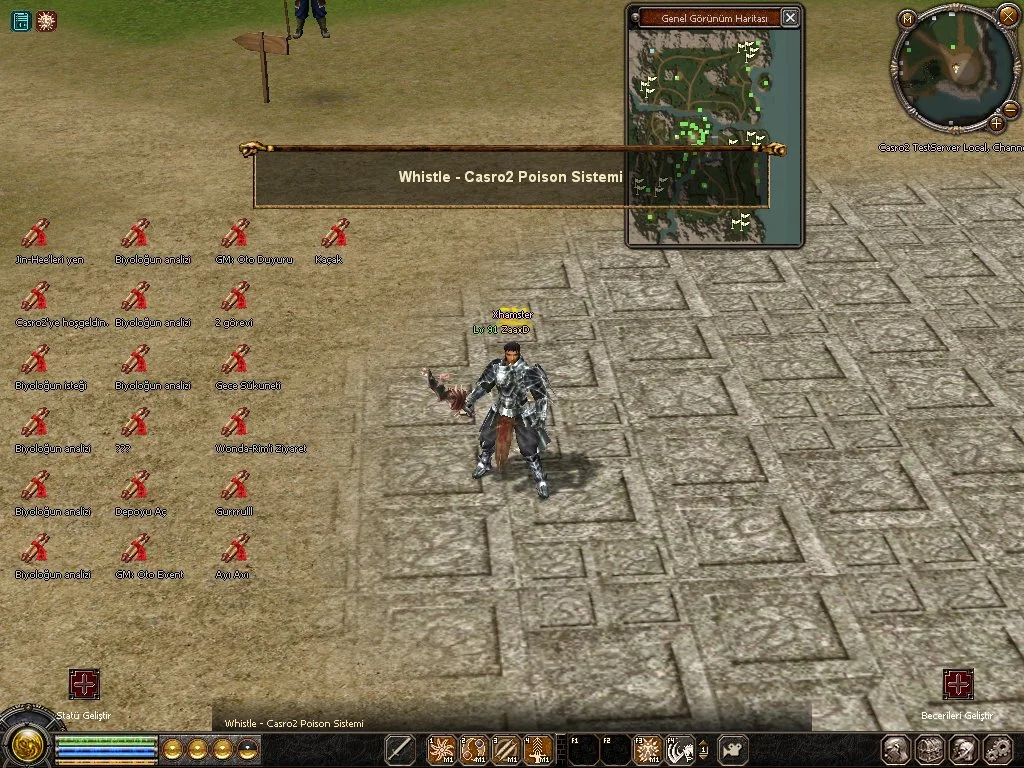Open the Casro2'ye hoşgeldin scroll
Screen dimensions: 1024x768
coord(35,297)
